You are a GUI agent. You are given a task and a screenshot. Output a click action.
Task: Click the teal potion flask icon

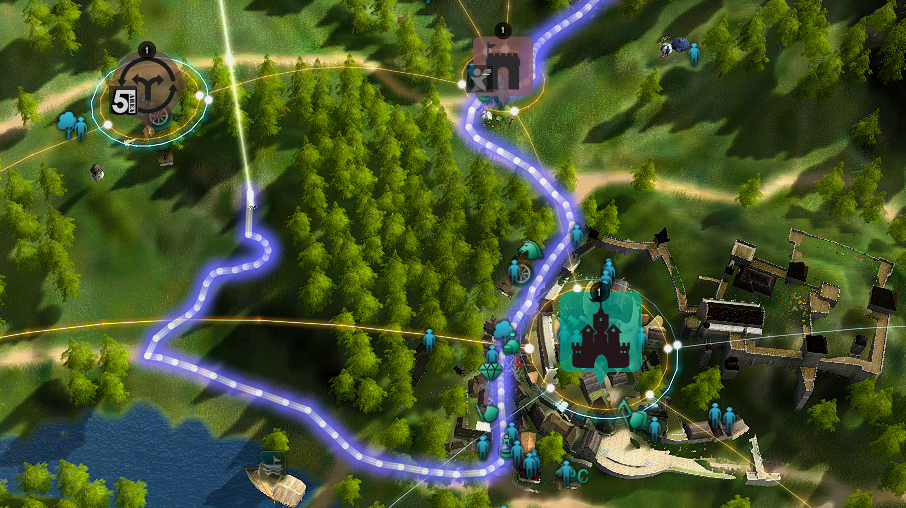tap(506, 447)
